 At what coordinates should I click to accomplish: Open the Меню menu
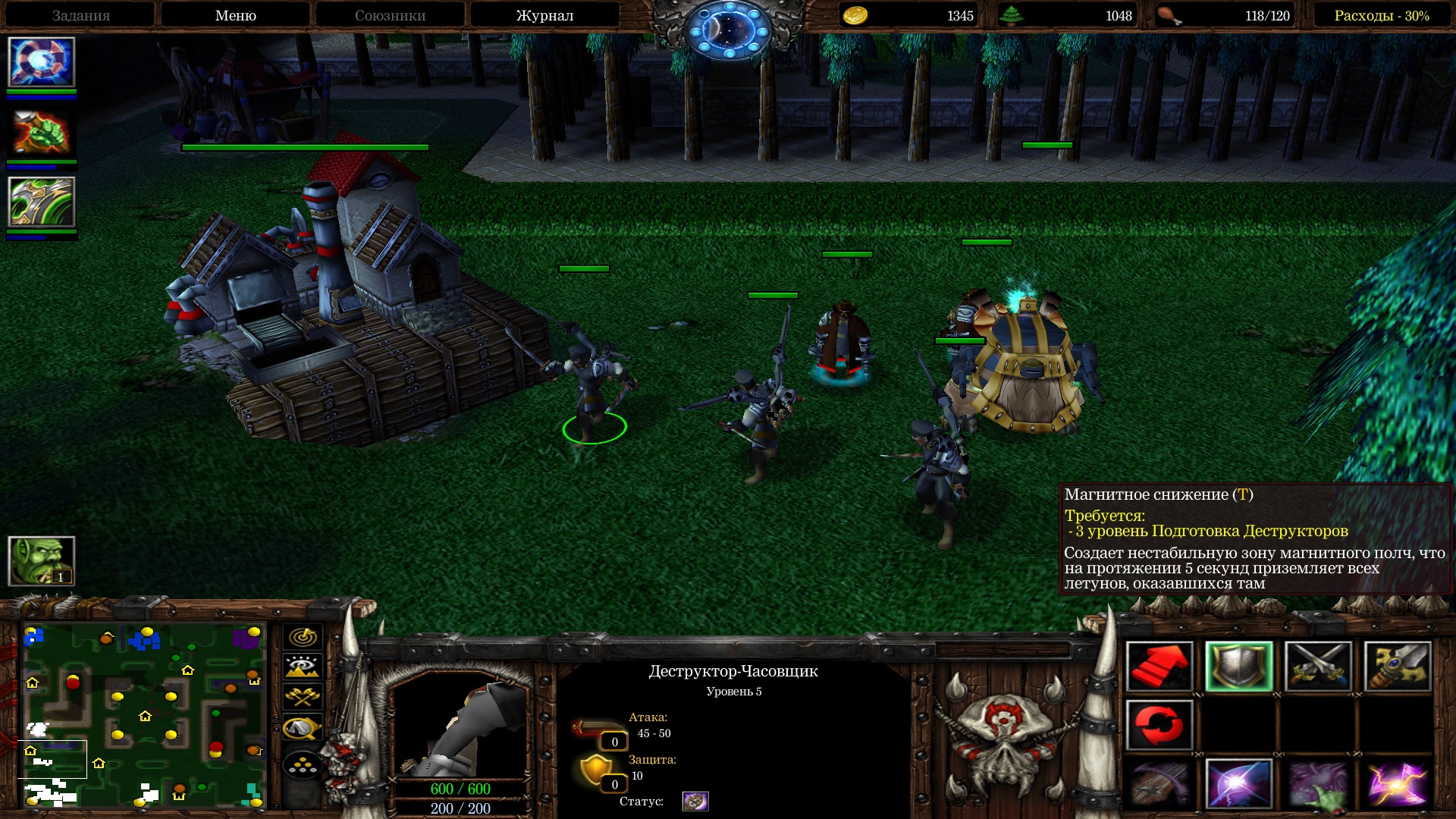(x=235, y=15)
